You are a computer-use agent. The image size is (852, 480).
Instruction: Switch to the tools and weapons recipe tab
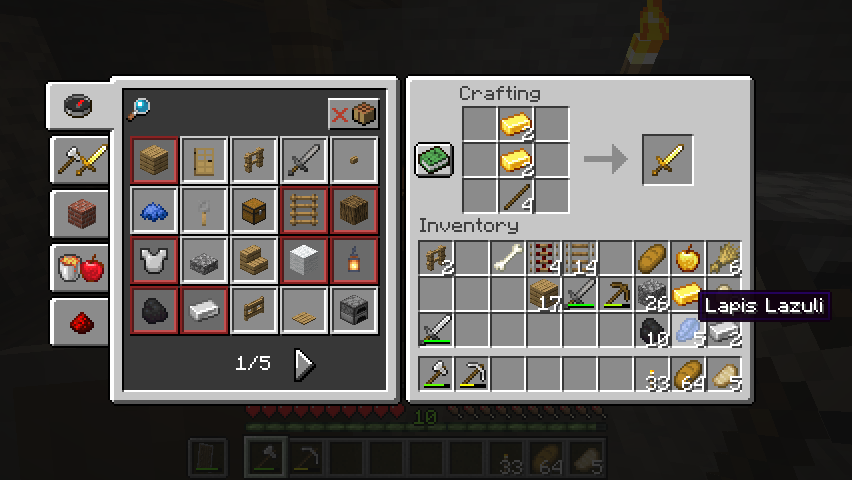(80, 160)
